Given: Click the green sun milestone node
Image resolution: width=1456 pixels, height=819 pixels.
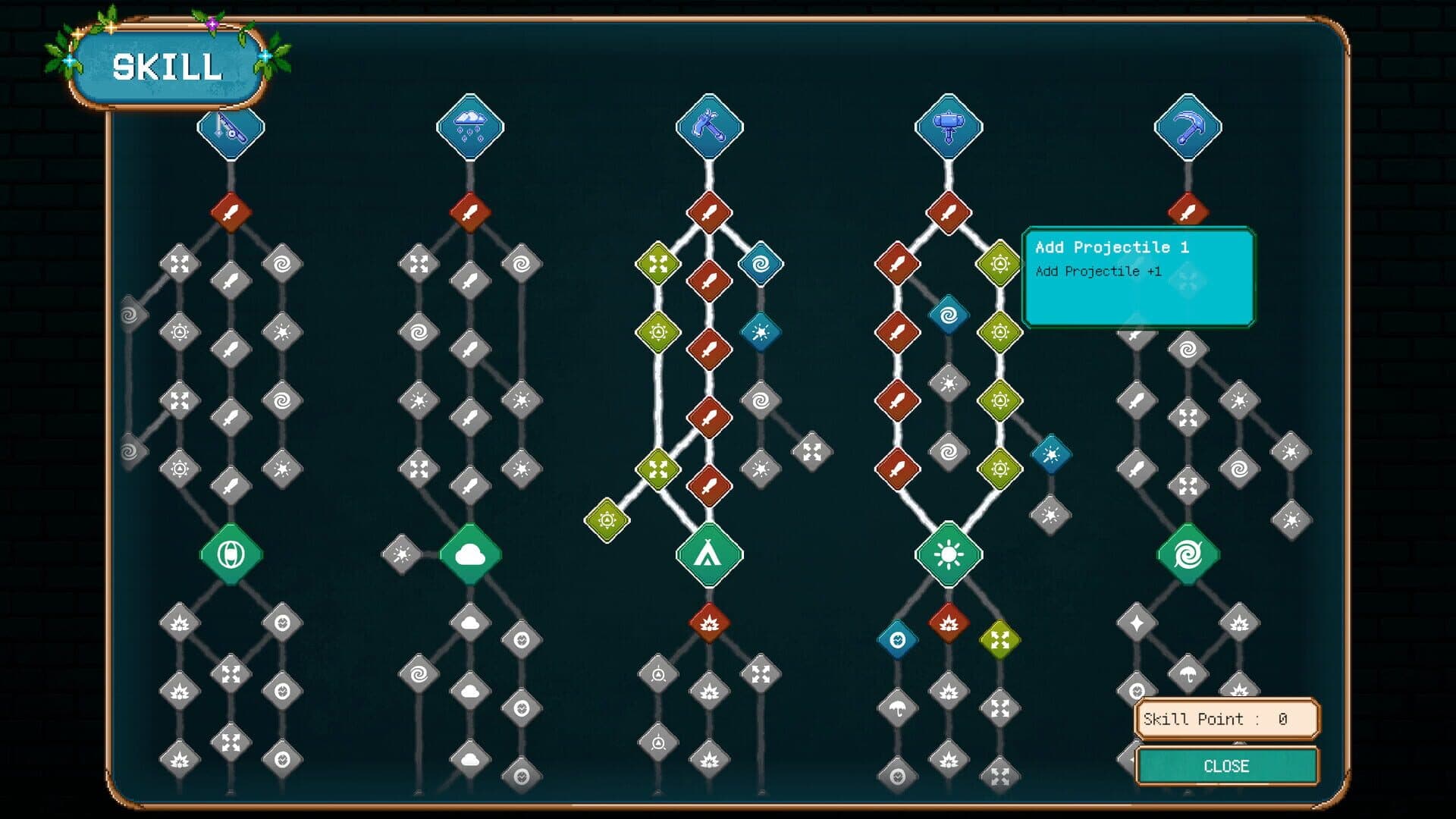Looking at the screenshot, I should [x=948, y=554].
